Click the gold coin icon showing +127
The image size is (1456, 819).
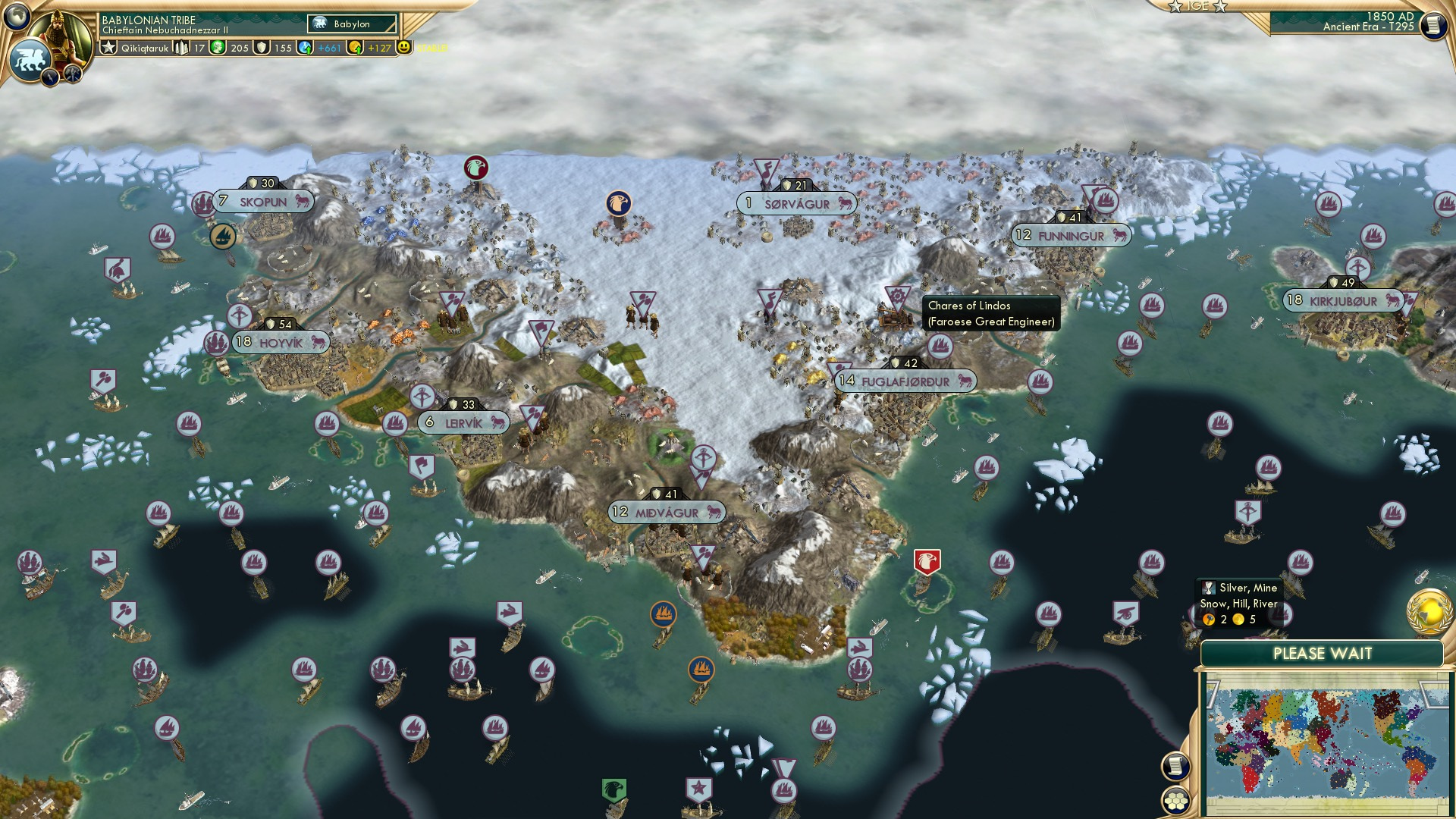(x=356, y=47)
